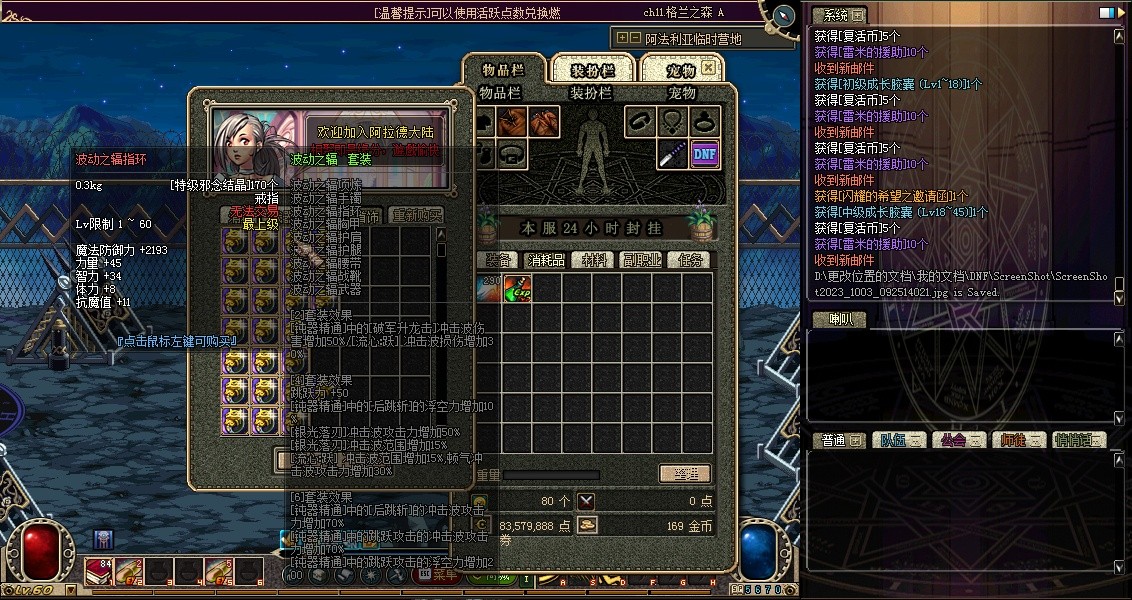Switch chat to 队伍 party channel
Image resolution: width=1132 pixels, height=600 pixels.
pyautogui.click(x=890, y=440)
